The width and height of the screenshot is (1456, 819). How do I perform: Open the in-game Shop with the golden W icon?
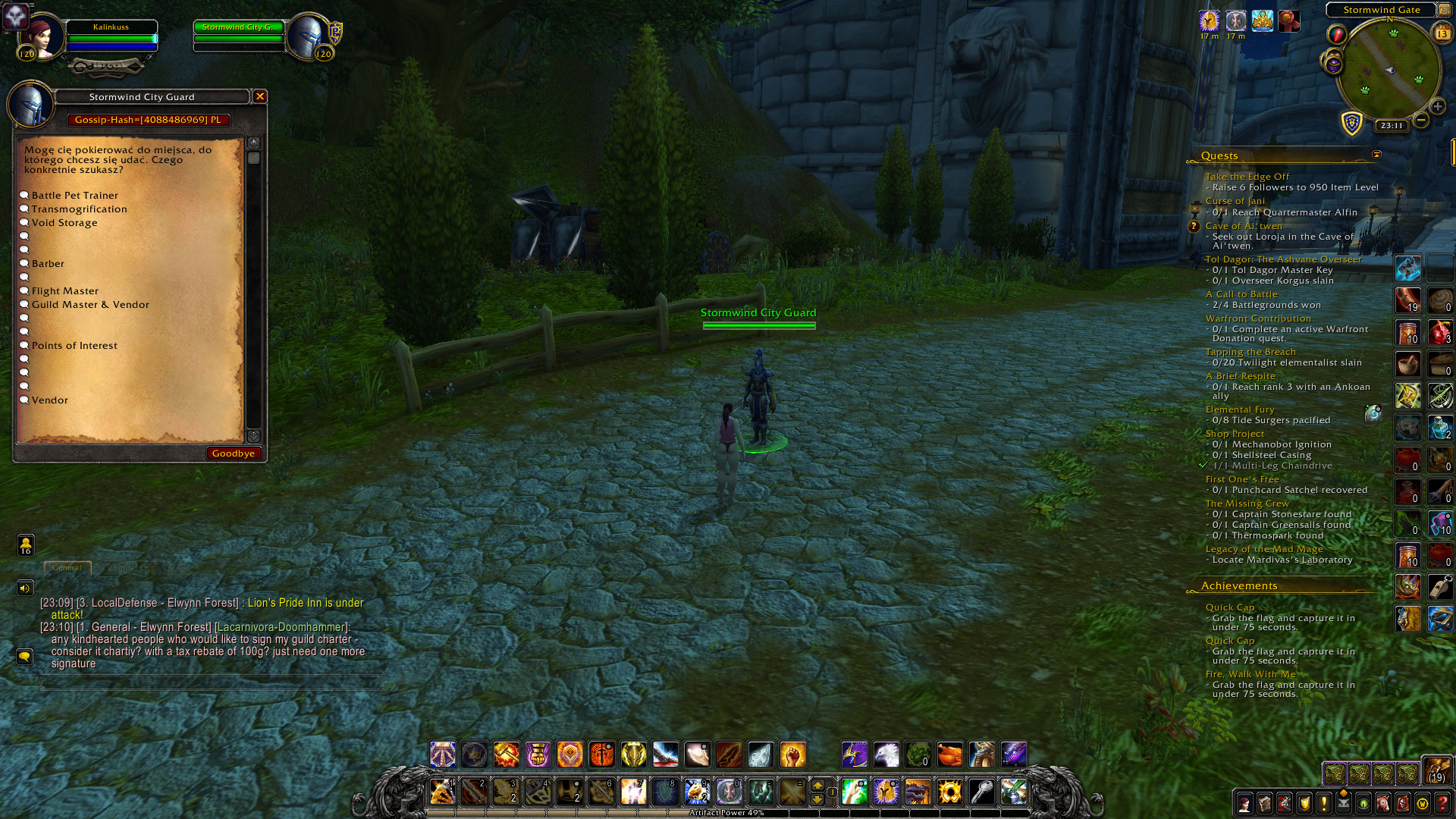point(1423,802)
